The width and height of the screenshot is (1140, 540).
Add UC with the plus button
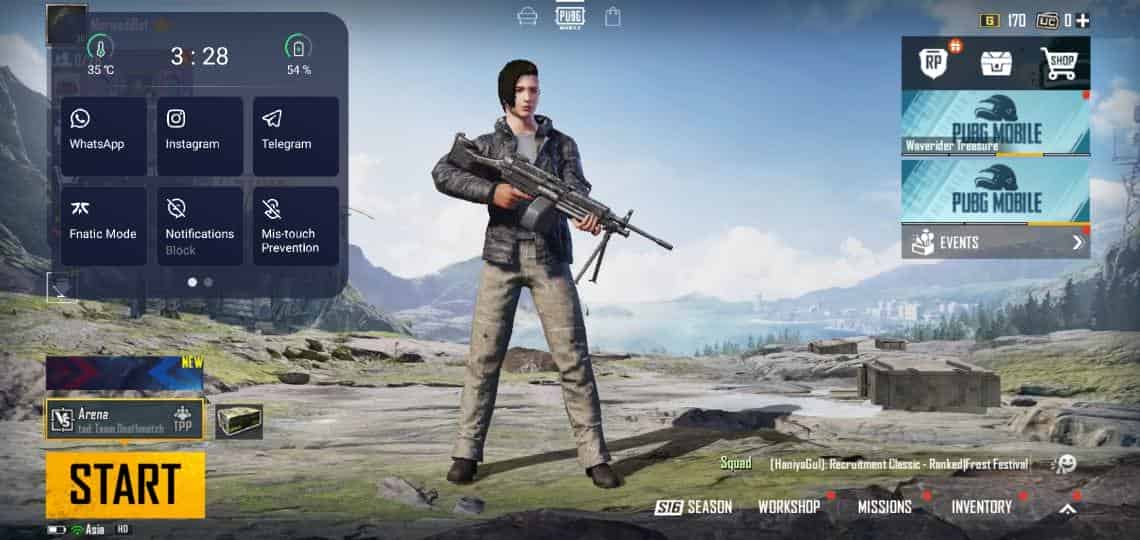click(x=1083, y=20)
